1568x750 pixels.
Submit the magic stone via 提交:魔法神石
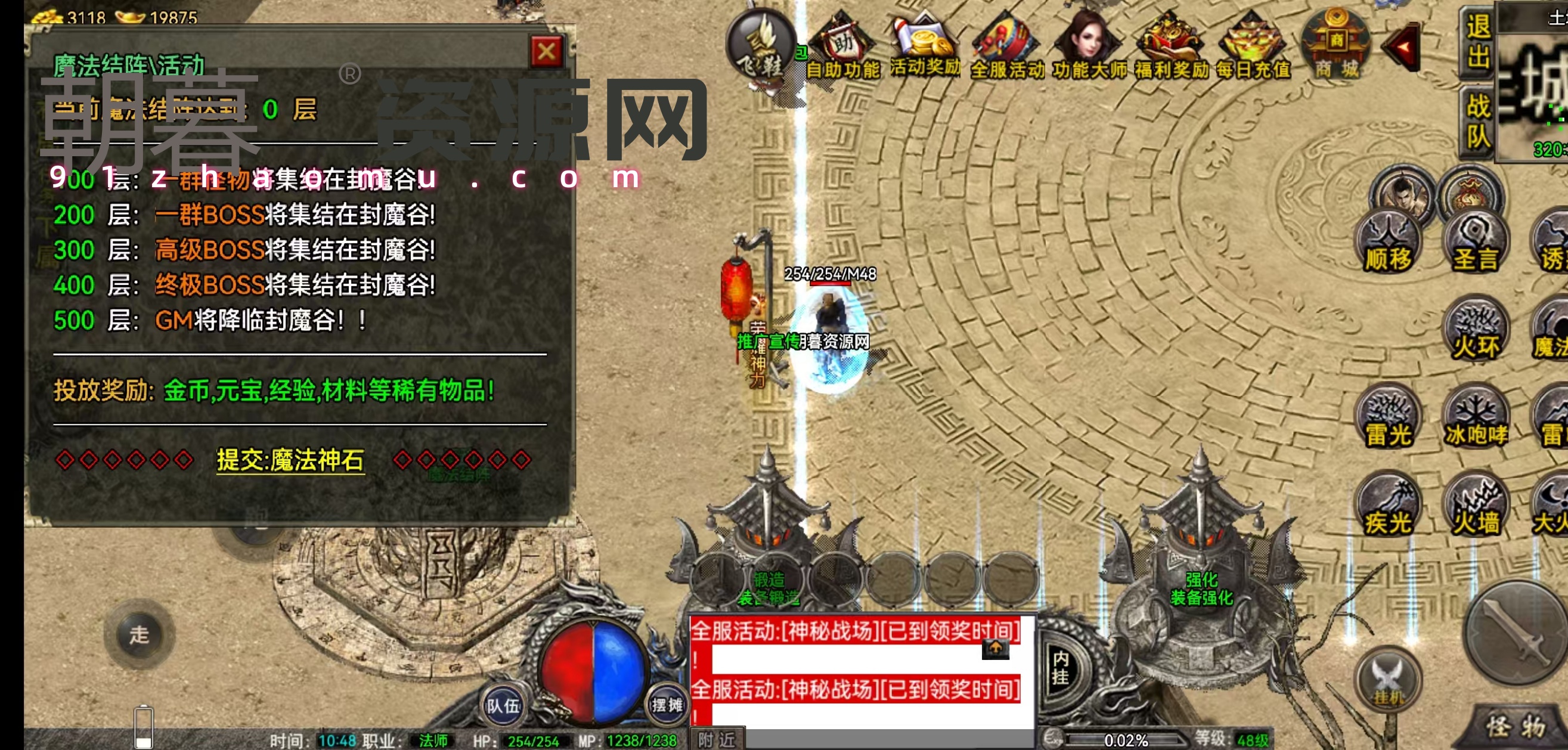click(290, 460)
